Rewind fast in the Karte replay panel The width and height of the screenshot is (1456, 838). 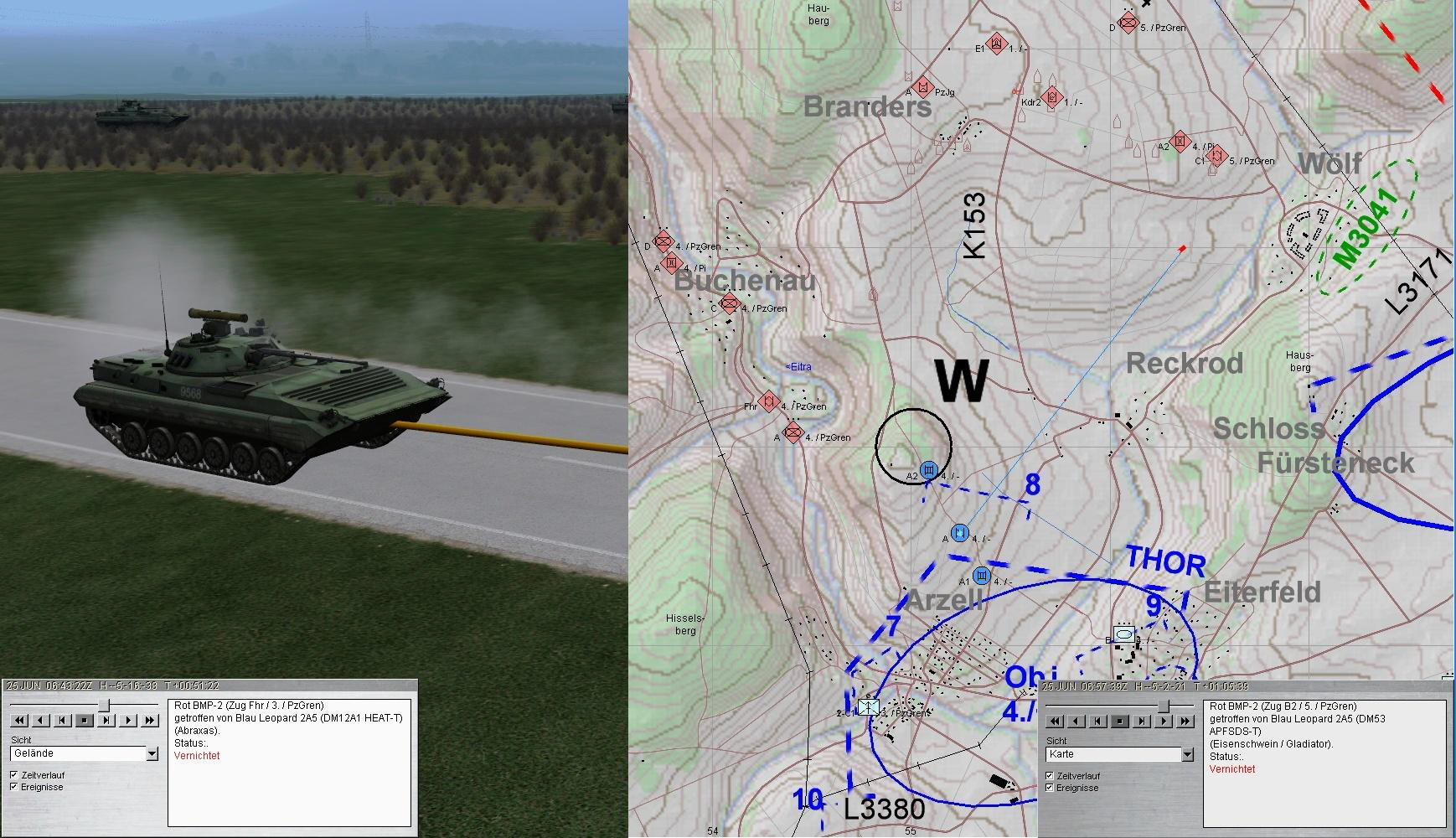[1056, 721]
